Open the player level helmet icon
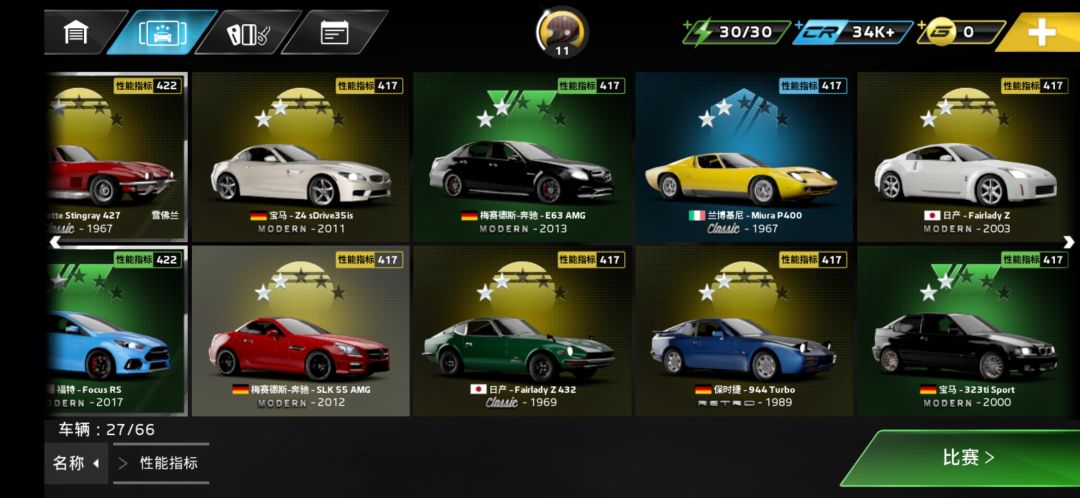The image size is (1080, 498). click(562, 31)
